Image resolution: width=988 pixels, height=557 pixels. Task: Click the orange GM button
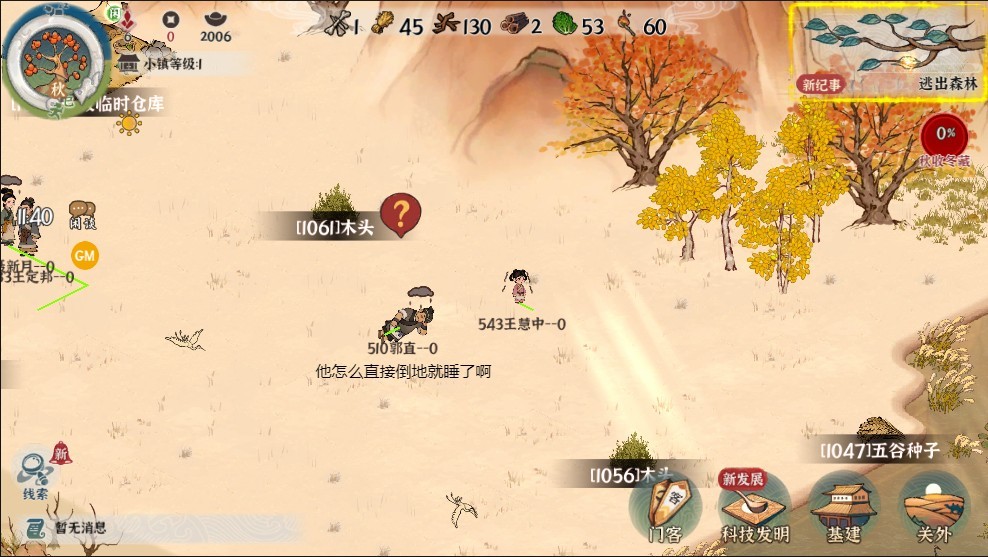pos(85,256)
